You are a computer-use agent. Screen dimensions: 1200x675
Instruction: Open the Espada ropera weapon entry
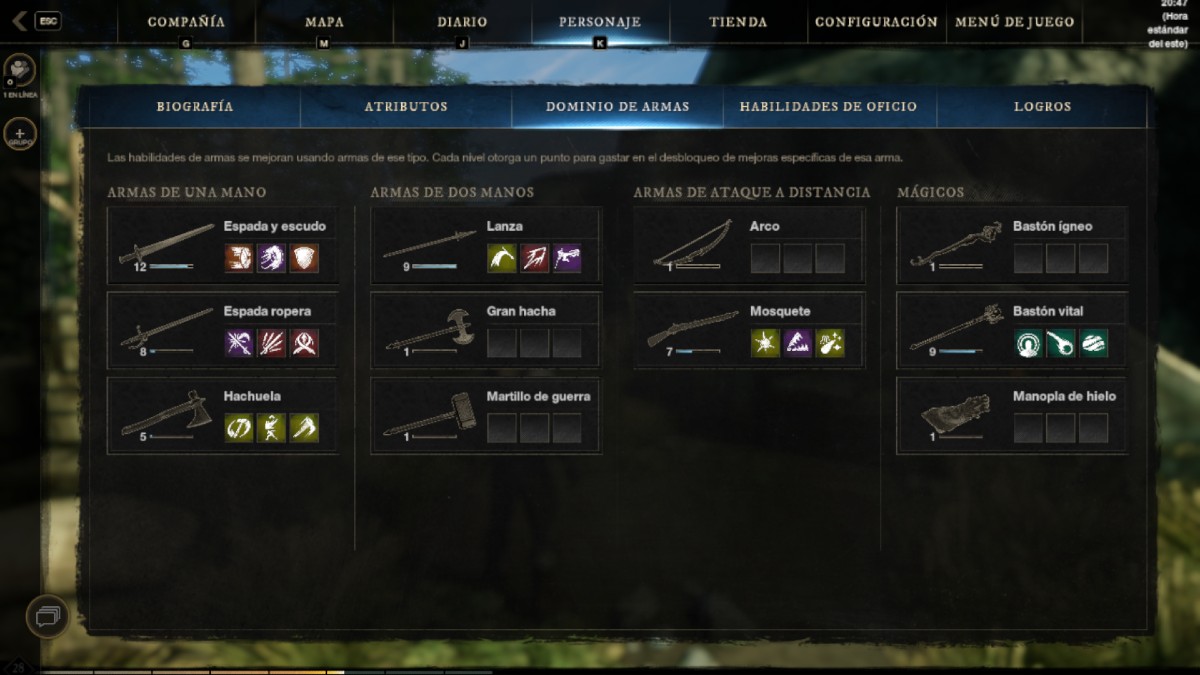tap(222, 331)
